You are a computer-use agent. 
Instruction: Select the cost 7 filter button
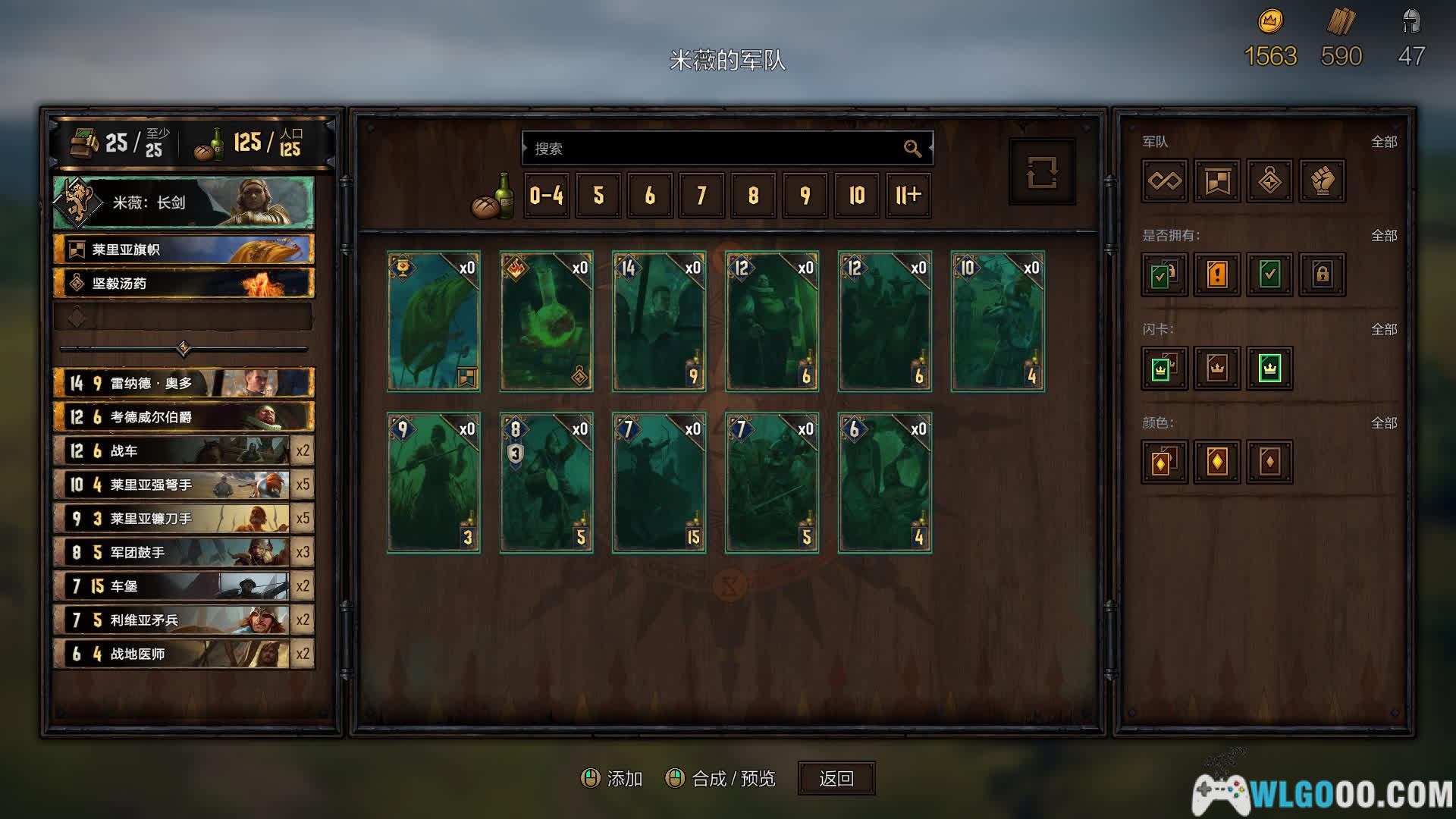(701, 196)
